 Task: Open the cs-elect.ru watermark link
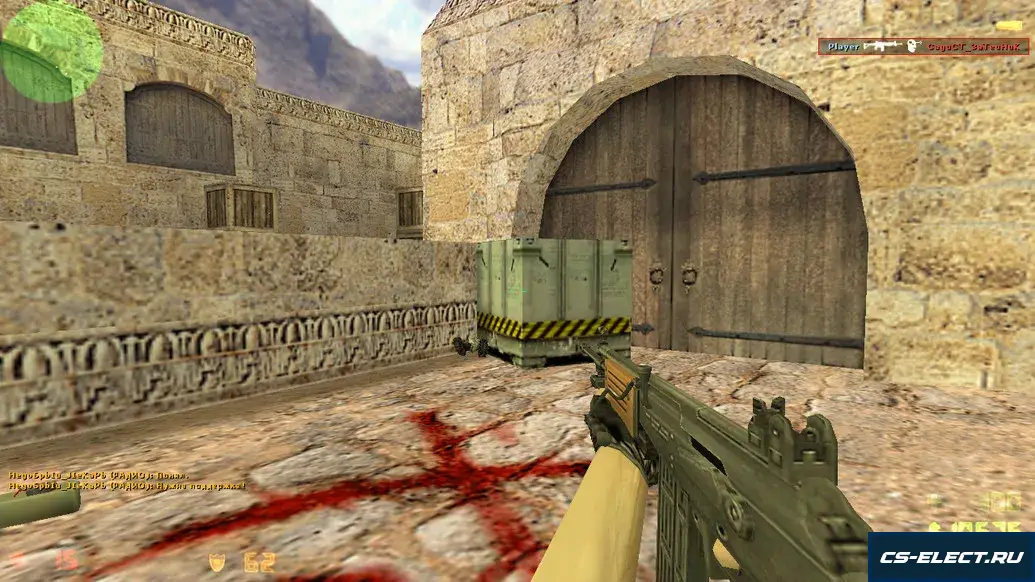click(950, 557)
